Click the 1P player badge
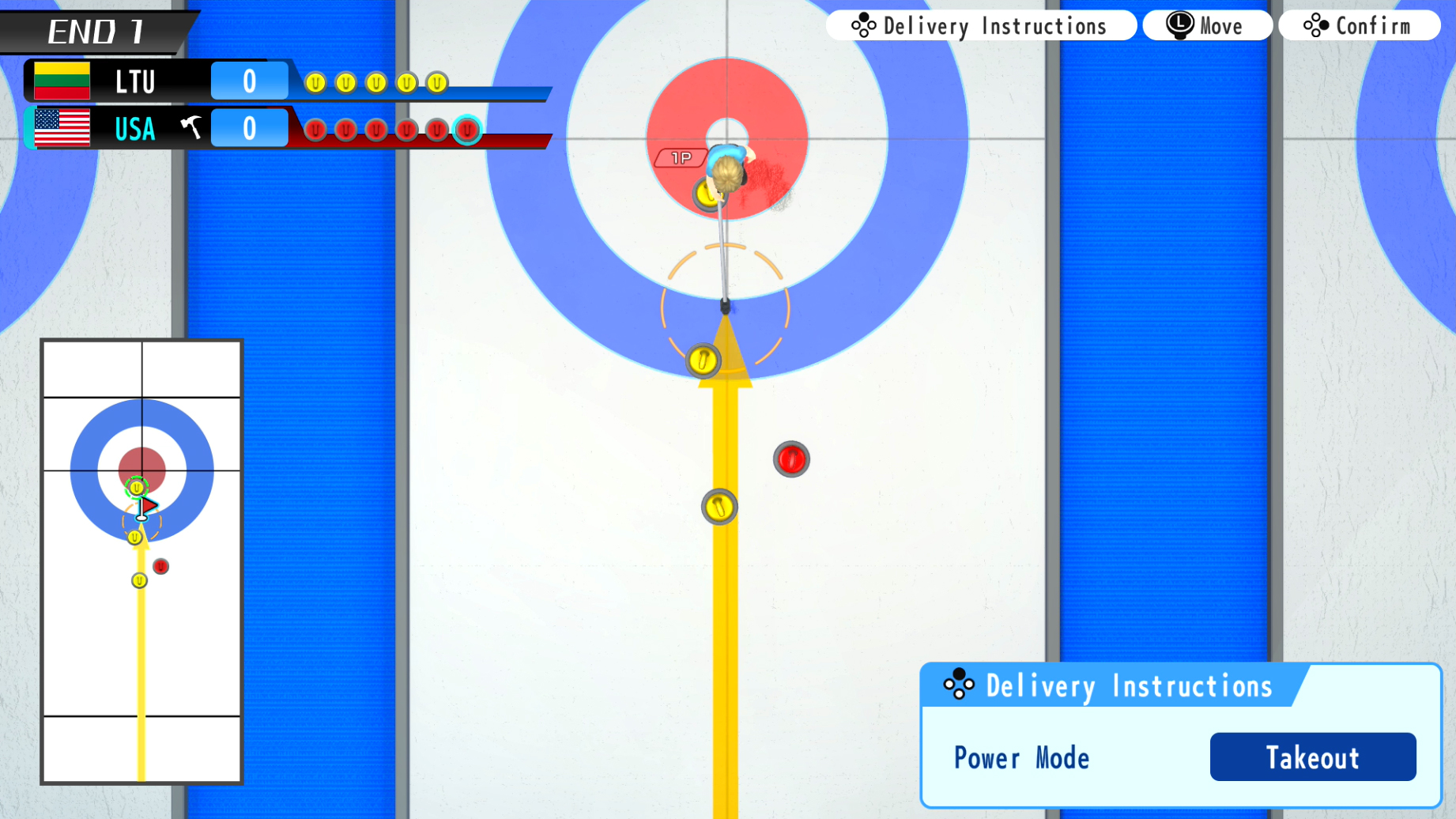This screenshot has height=819, width=1456. point(681,157)
